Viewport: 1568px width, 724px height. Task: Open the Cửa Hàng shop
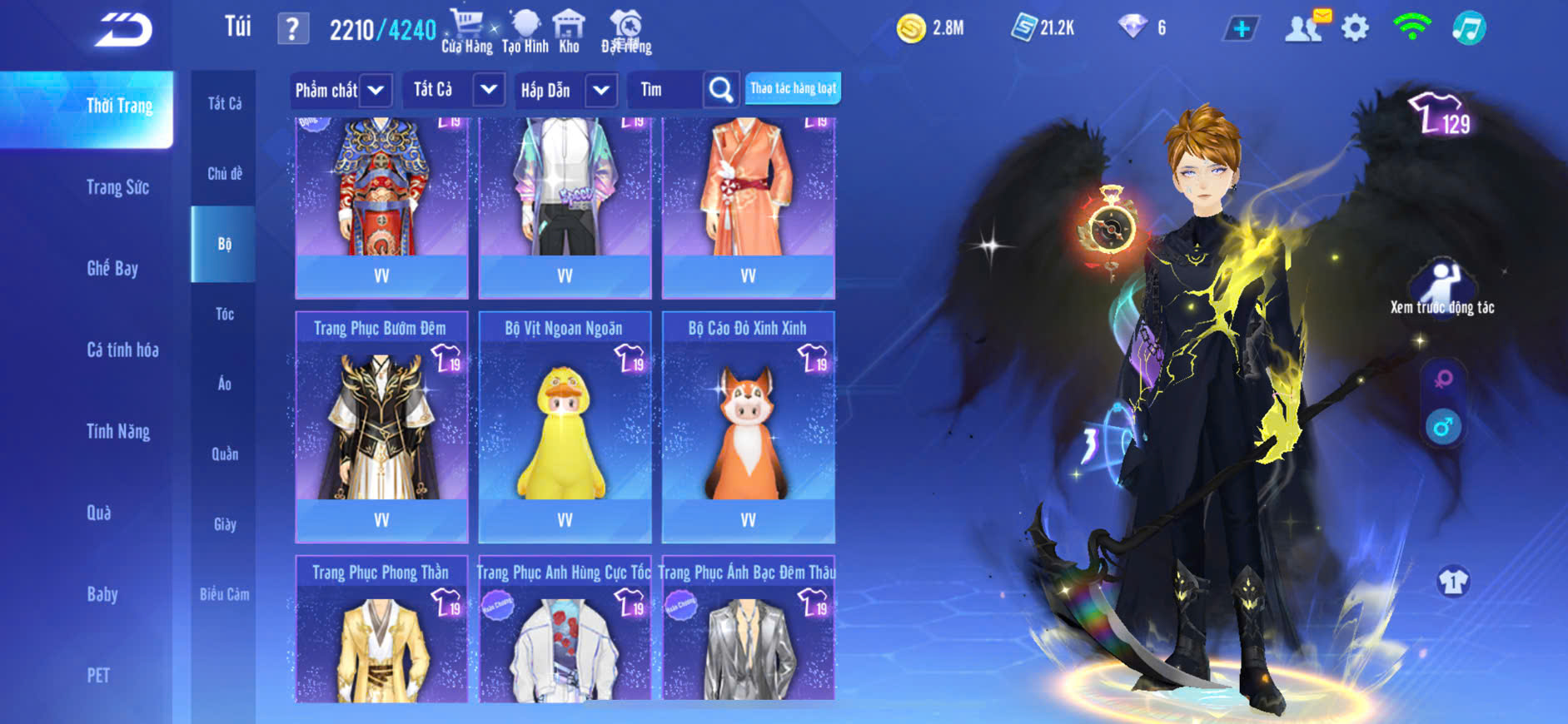[466, 32]
